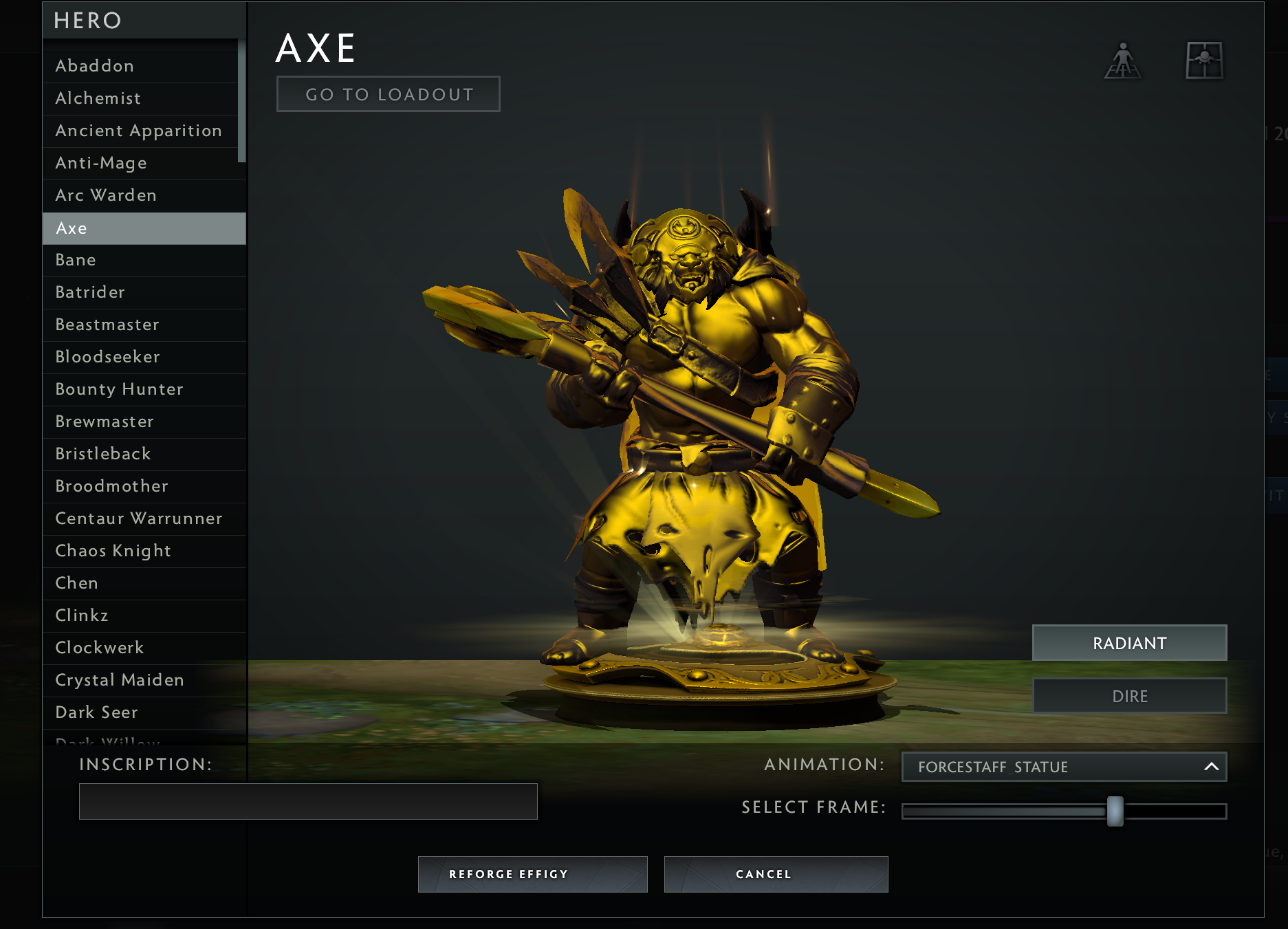1288x929 pixels.
Task: Click the Select Frame slider handle
Action: coord(1115,809)
